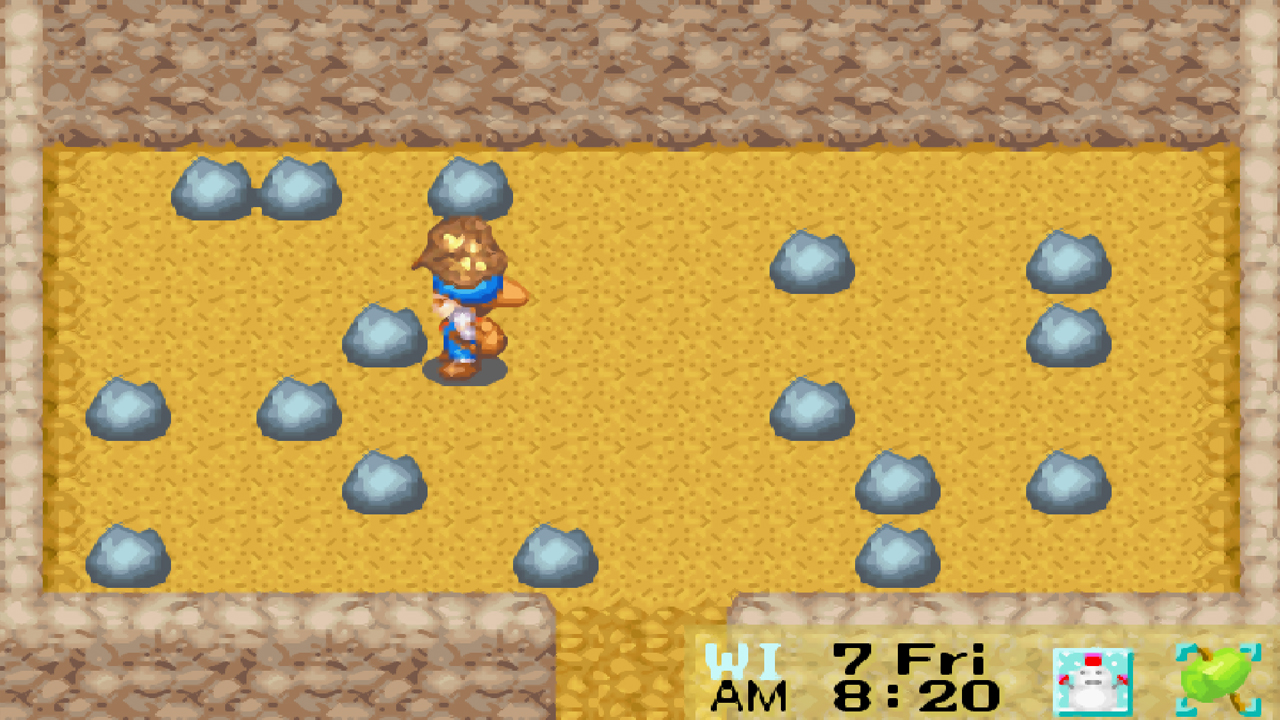Click the rock in the far bottom-left corner

(130, 553)
